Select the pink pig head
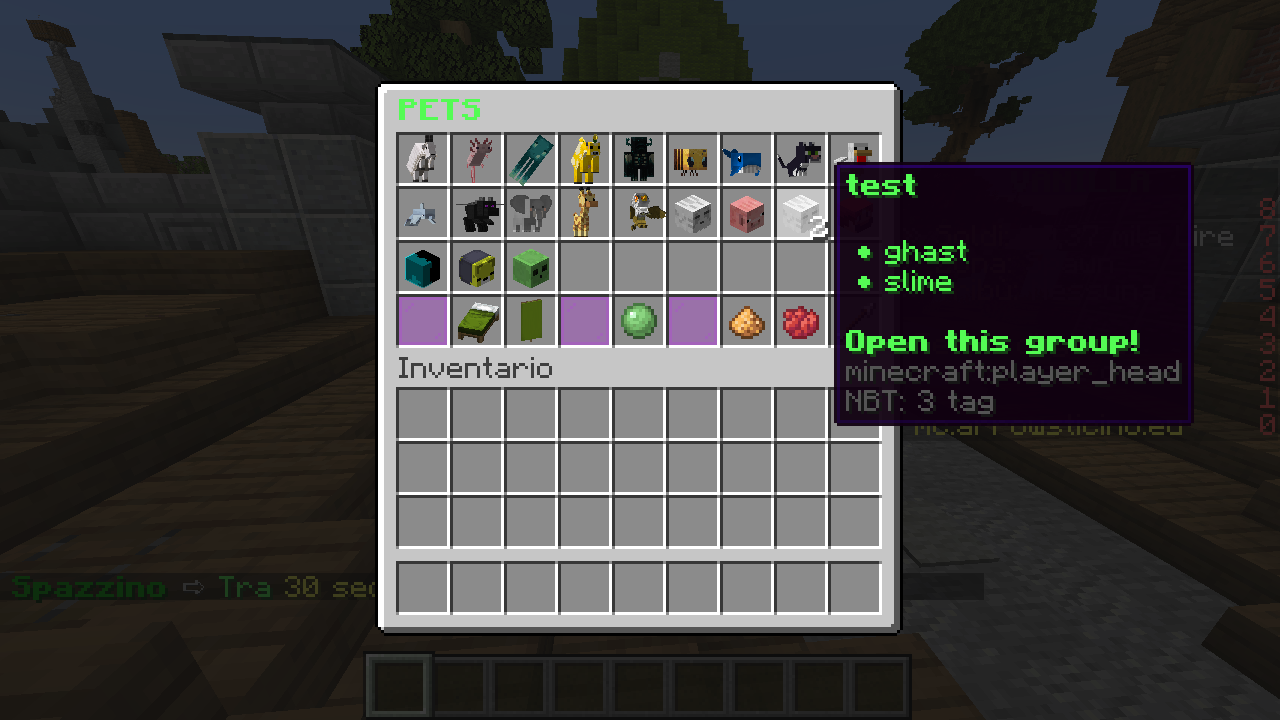This screenshot has height=720, width=1280. [746, 213]
